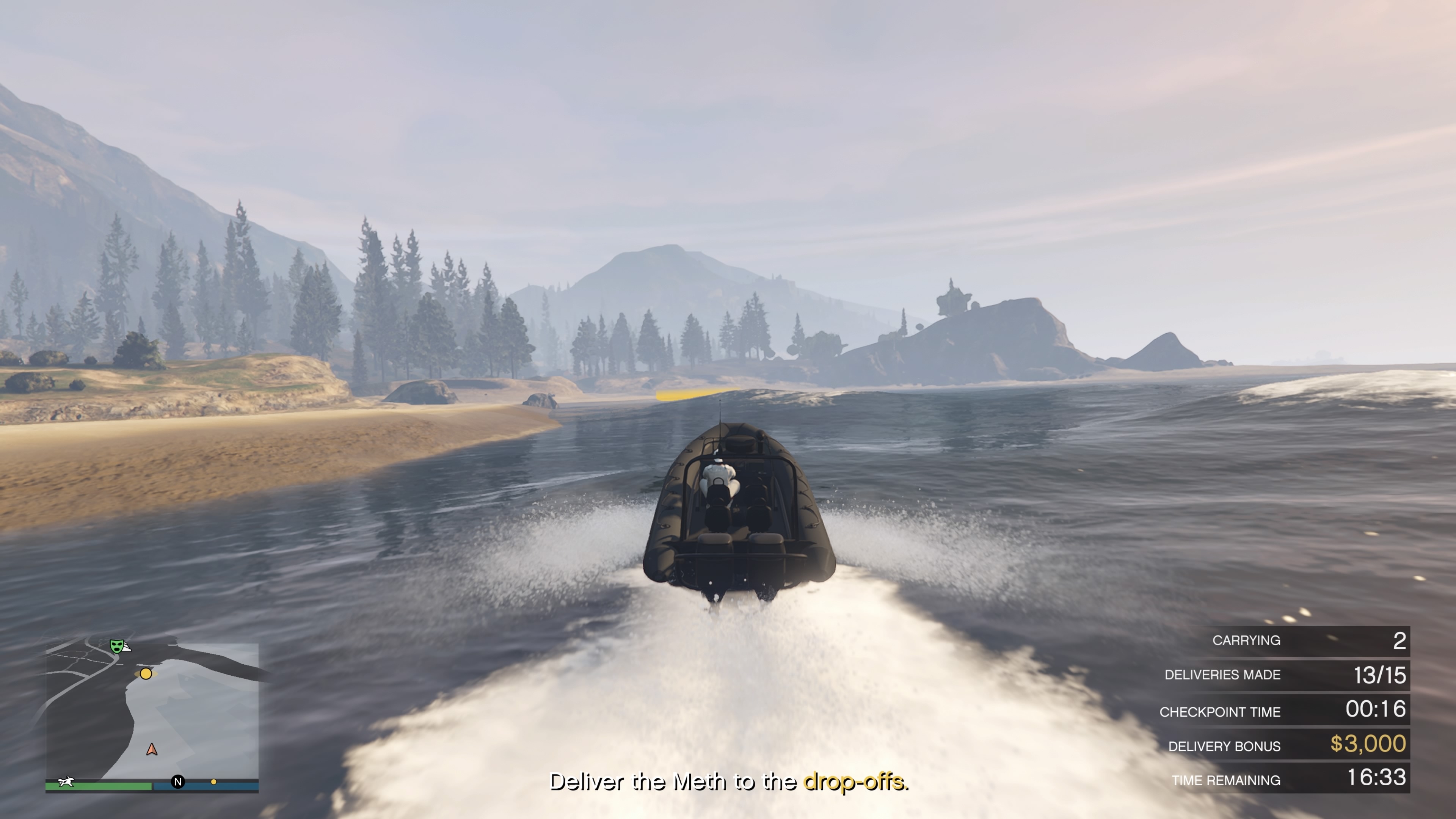1456x819 pixels.
Task: Select the green mask marker on the minimap
Action: click(x=116, y=645)
